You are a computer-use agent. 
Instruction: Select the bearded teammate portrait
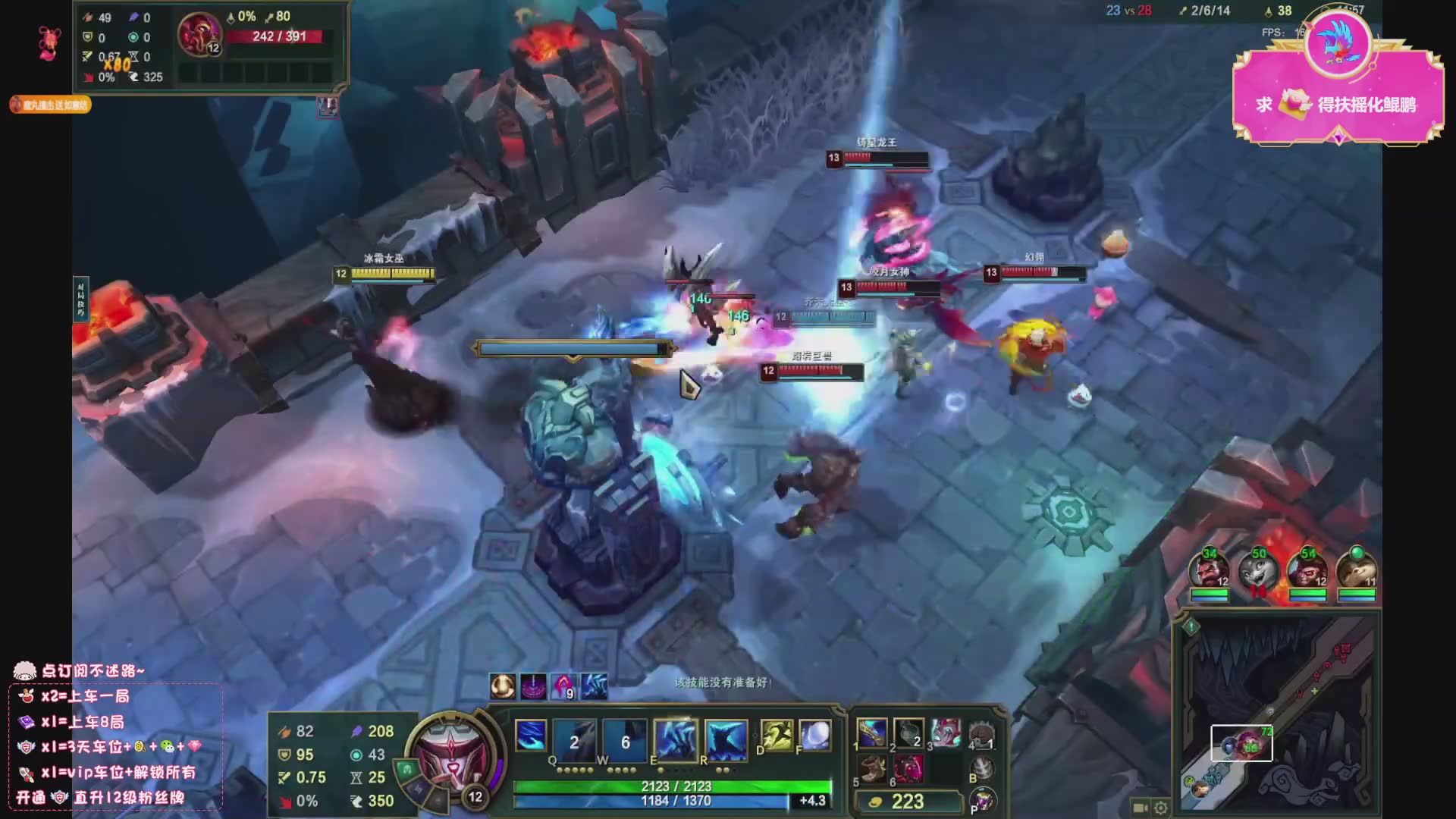pyautogui.click(x=1209, y=570)
